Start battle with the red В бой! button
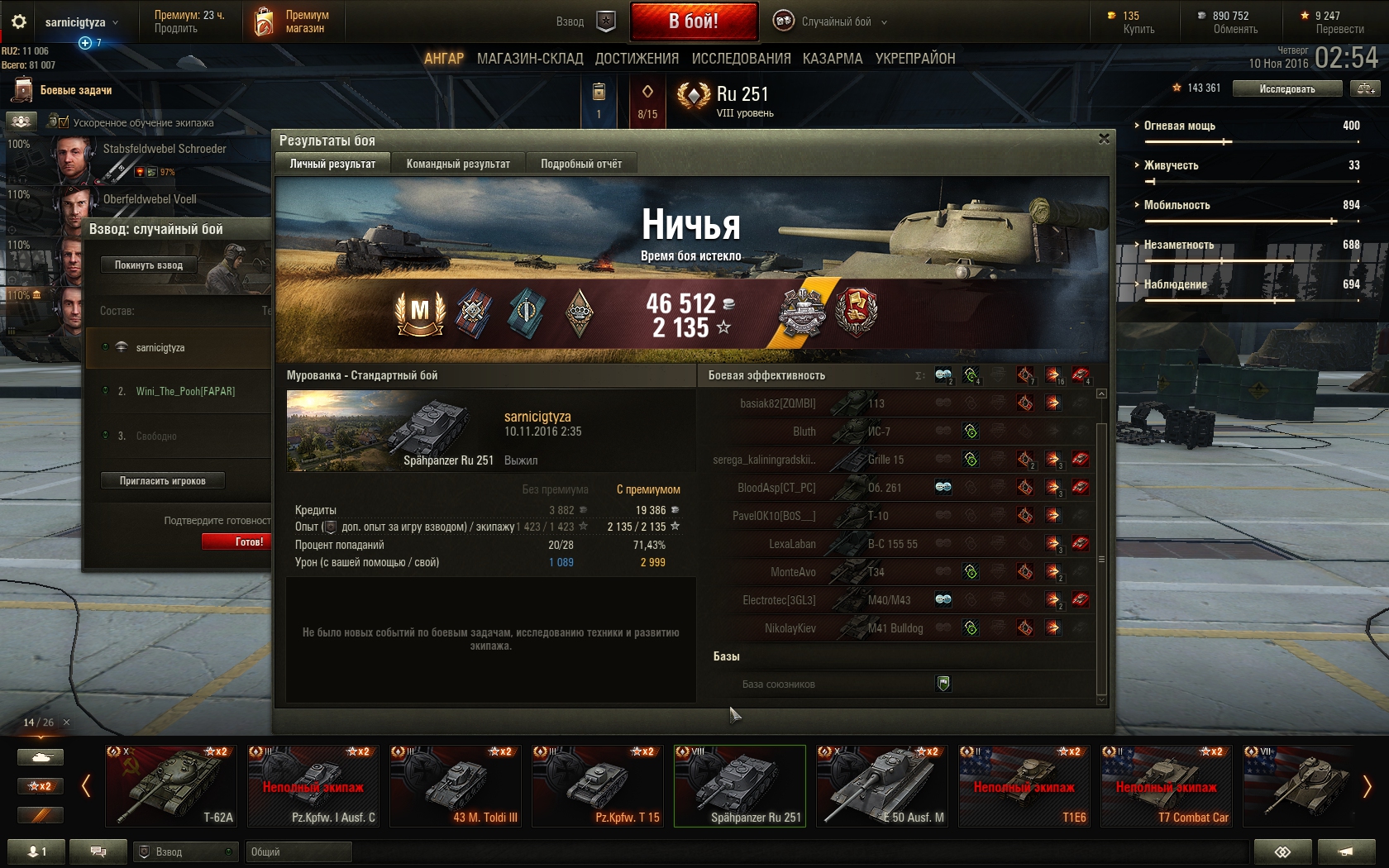The width and height of the screenshot is (1389, 868). [694, 21]
